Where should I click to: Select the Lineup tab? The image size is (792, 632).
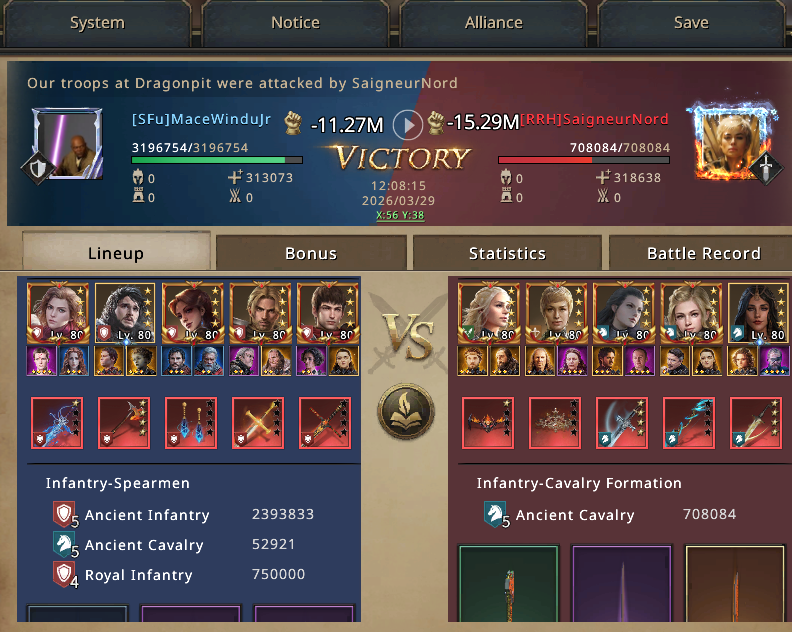click(x=115, y=253)
